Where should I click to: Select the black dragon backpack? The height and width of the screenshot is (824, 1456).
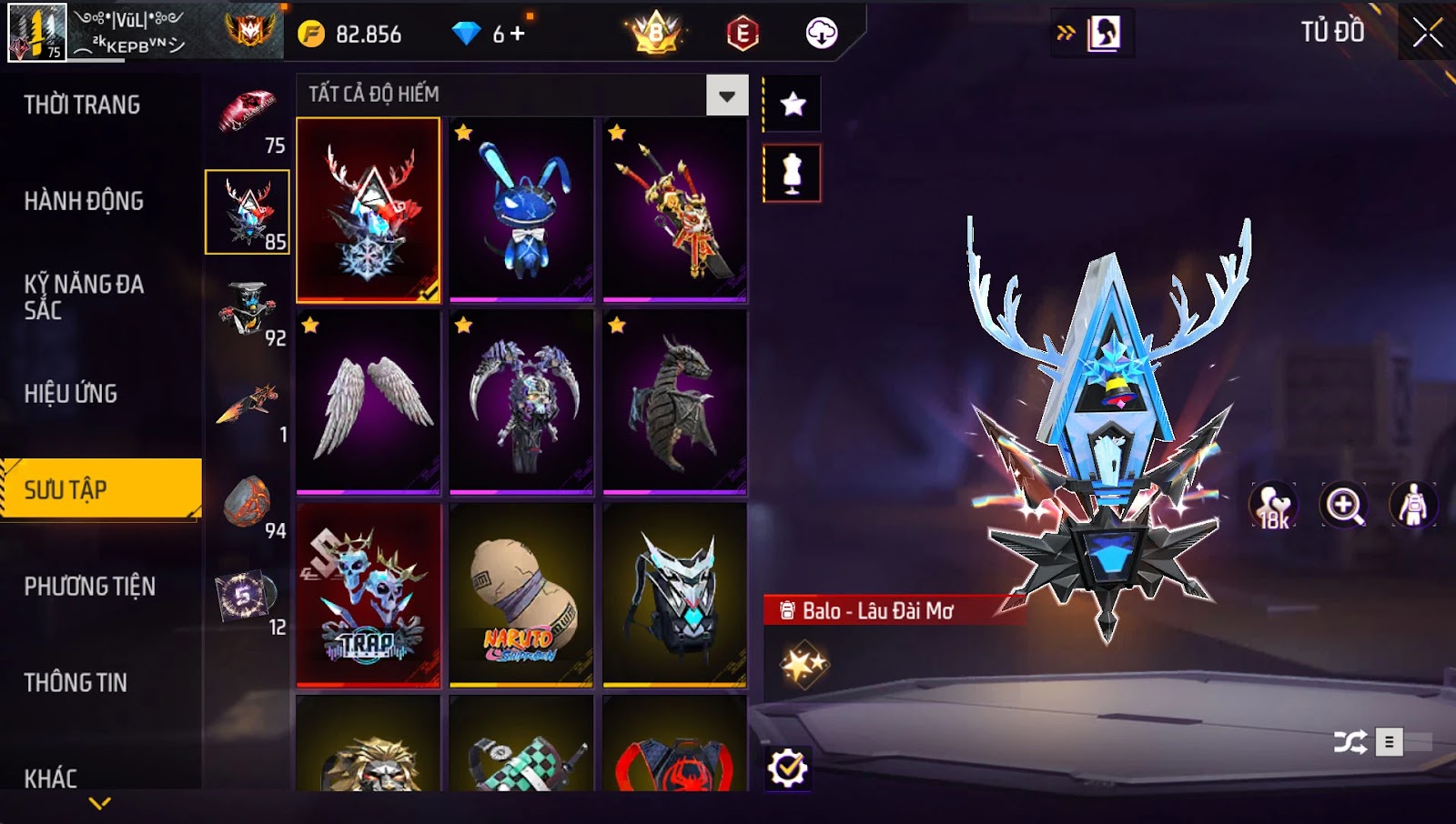(x=674, y=402)
